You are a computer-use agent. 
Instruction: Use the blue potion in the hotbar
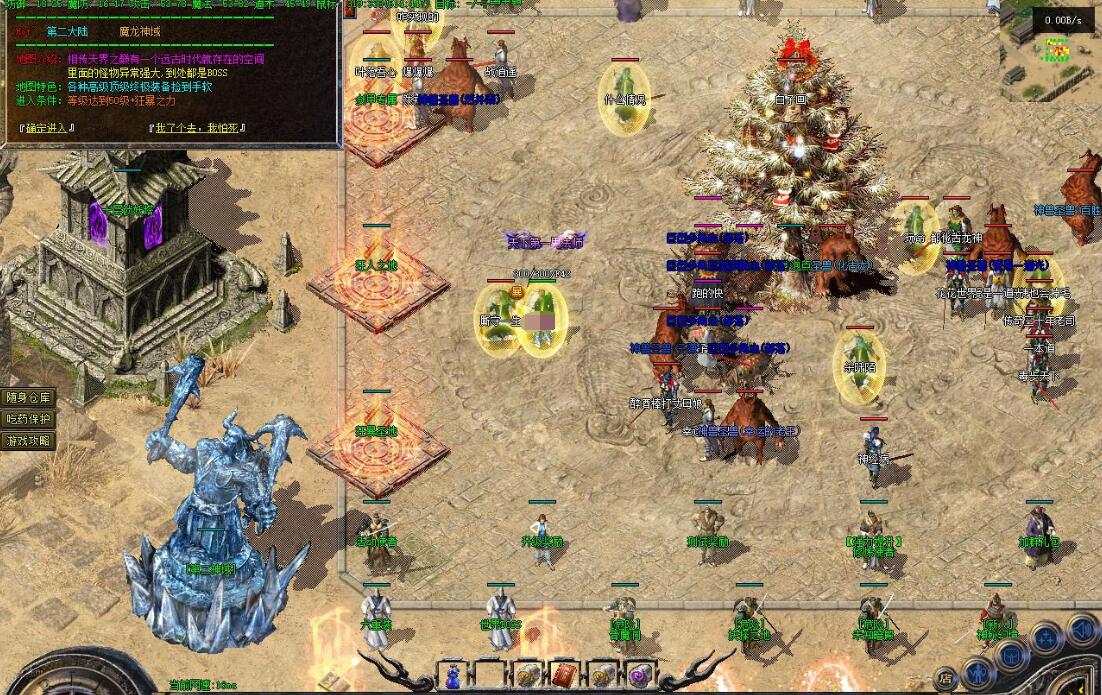pyautogui.click(x=454, y=676)
